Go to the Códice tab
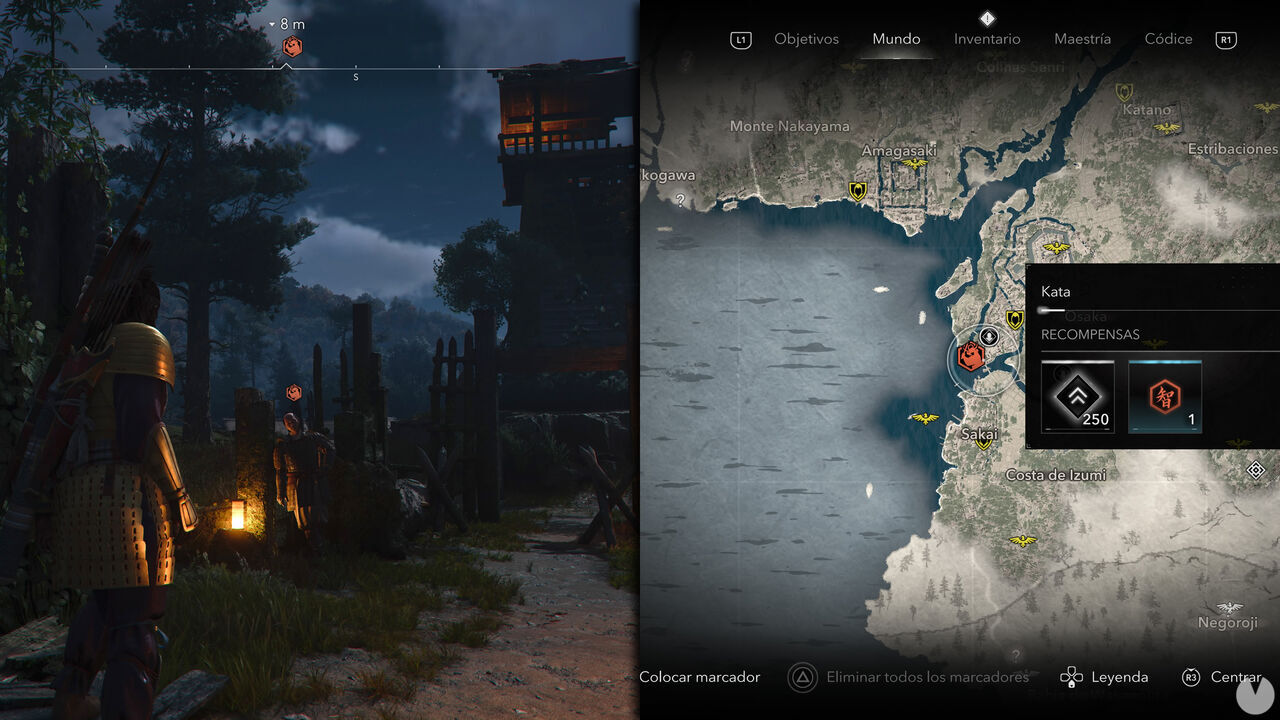1280x720 pixels. [x=1167, y=38]
